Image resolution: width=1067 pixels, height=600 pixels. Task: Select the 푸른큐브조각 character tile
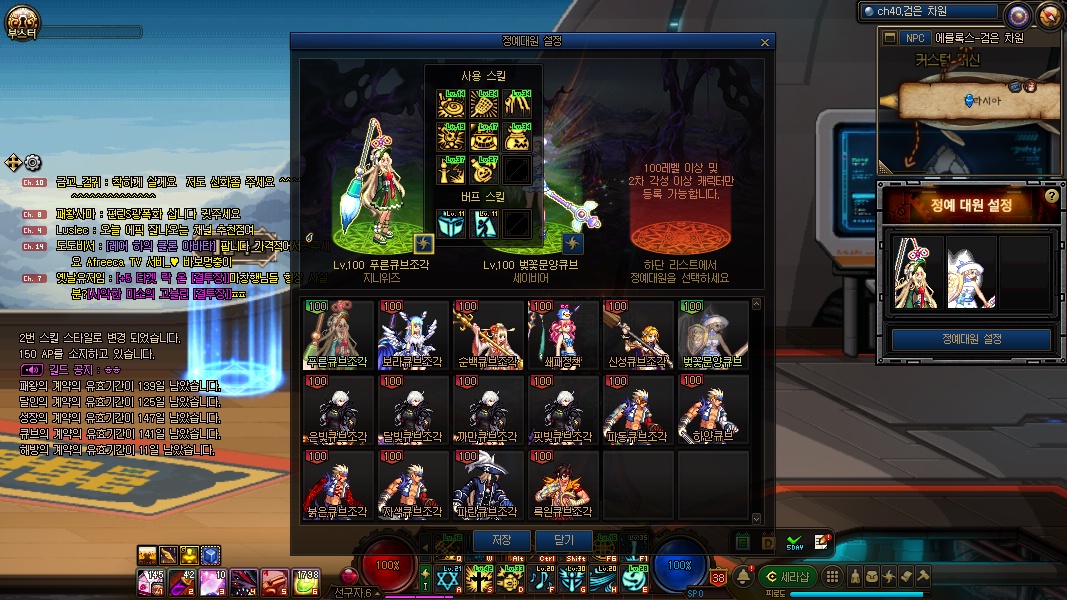point(337,335)
